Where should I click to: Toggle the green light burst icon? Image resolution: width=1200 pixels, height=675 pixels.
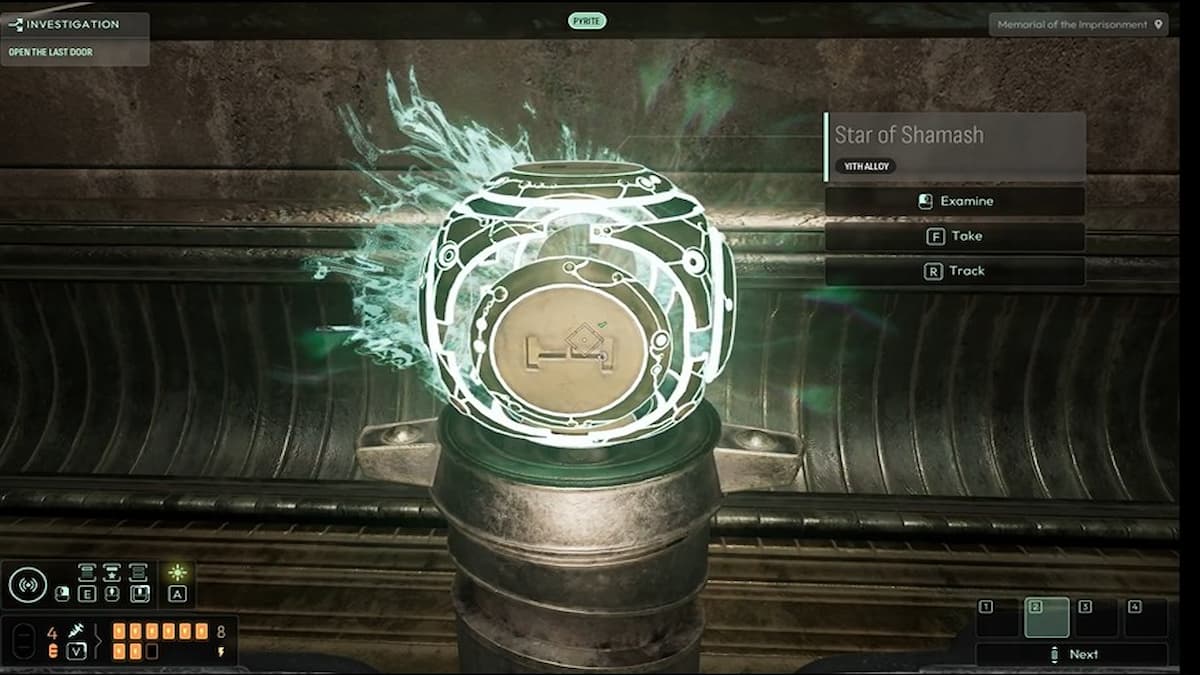(177, 573)
